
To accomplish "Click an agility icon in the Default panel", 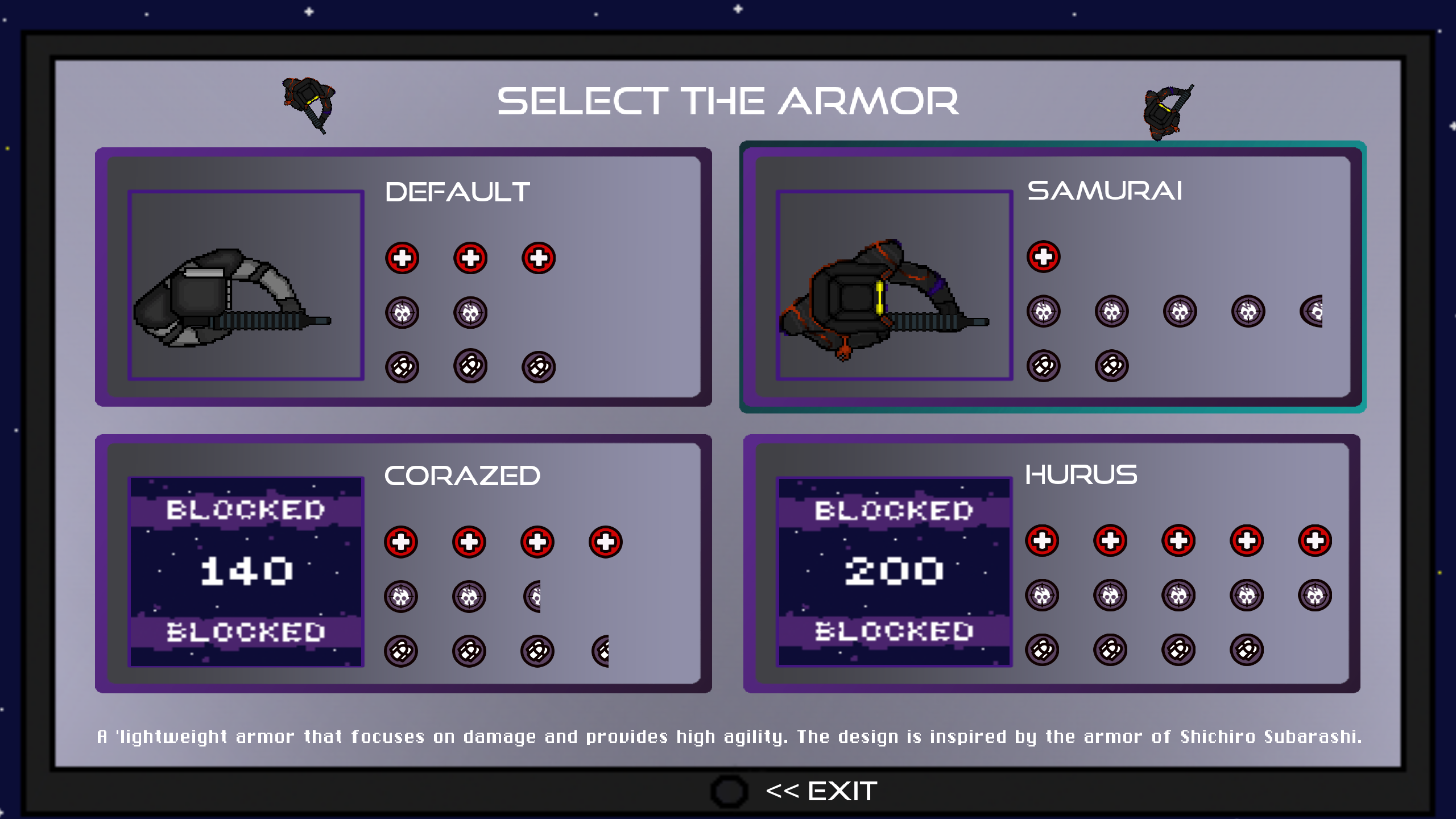I will click(x=402, y=366).
